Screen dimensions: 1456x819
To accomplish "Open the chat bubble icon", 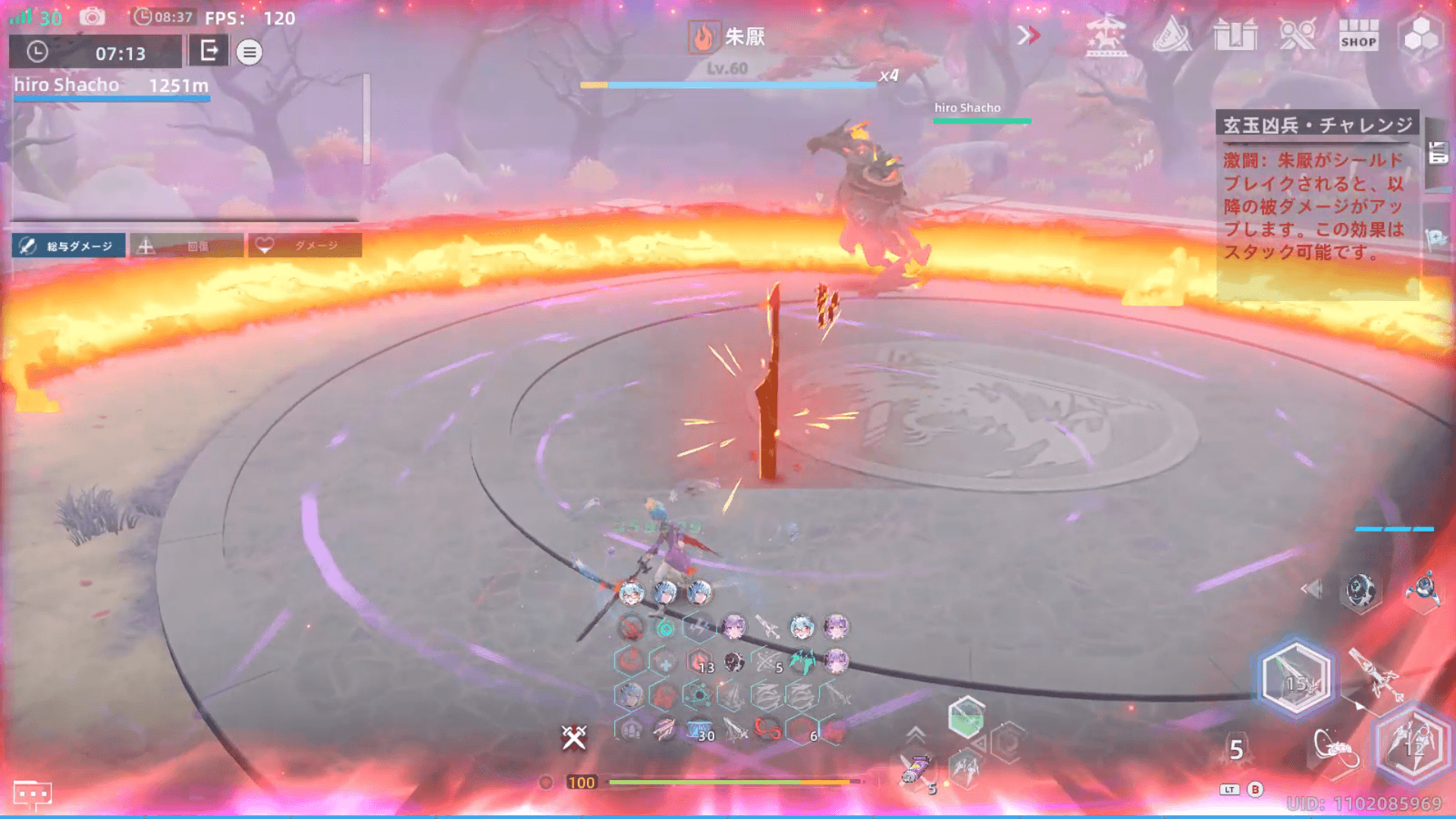I will point(33,794).
